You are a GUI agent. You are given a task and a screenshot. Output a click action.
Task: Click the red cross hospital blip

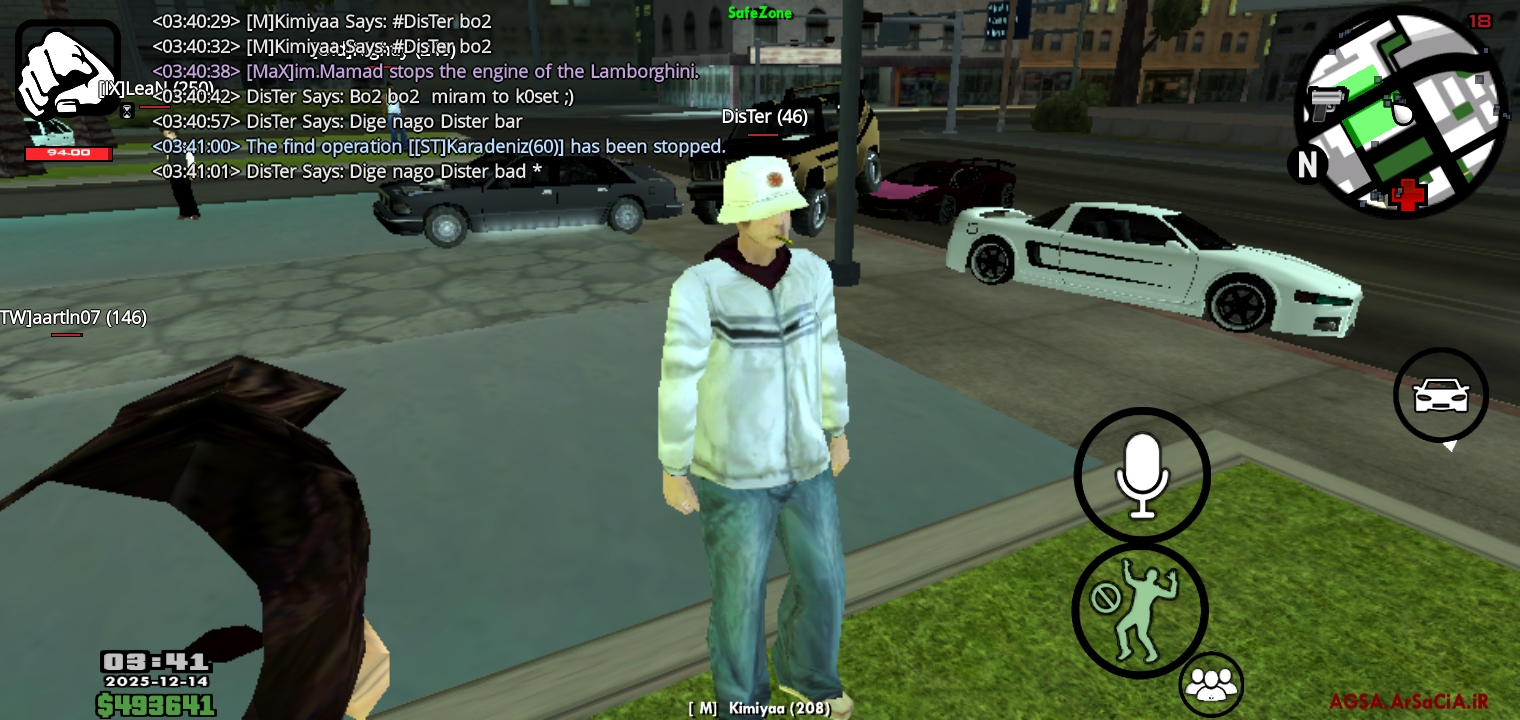1409,197
